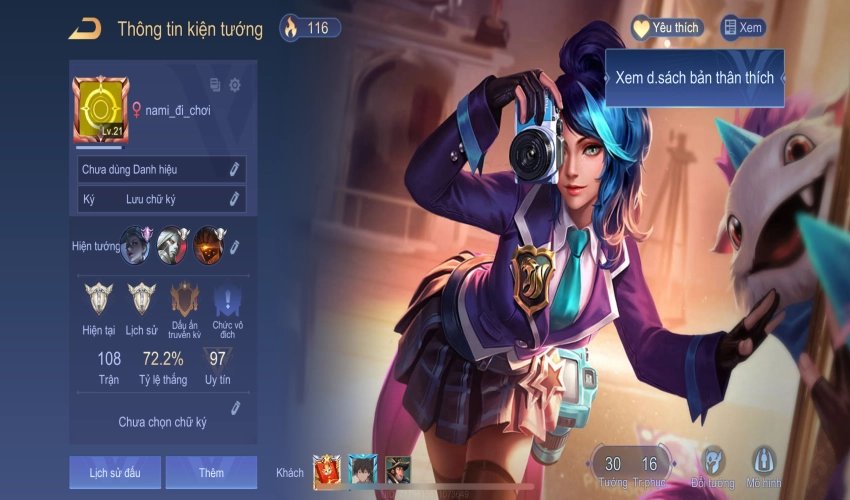Select Xem d.sách bản thân thích

coord(694,77)
